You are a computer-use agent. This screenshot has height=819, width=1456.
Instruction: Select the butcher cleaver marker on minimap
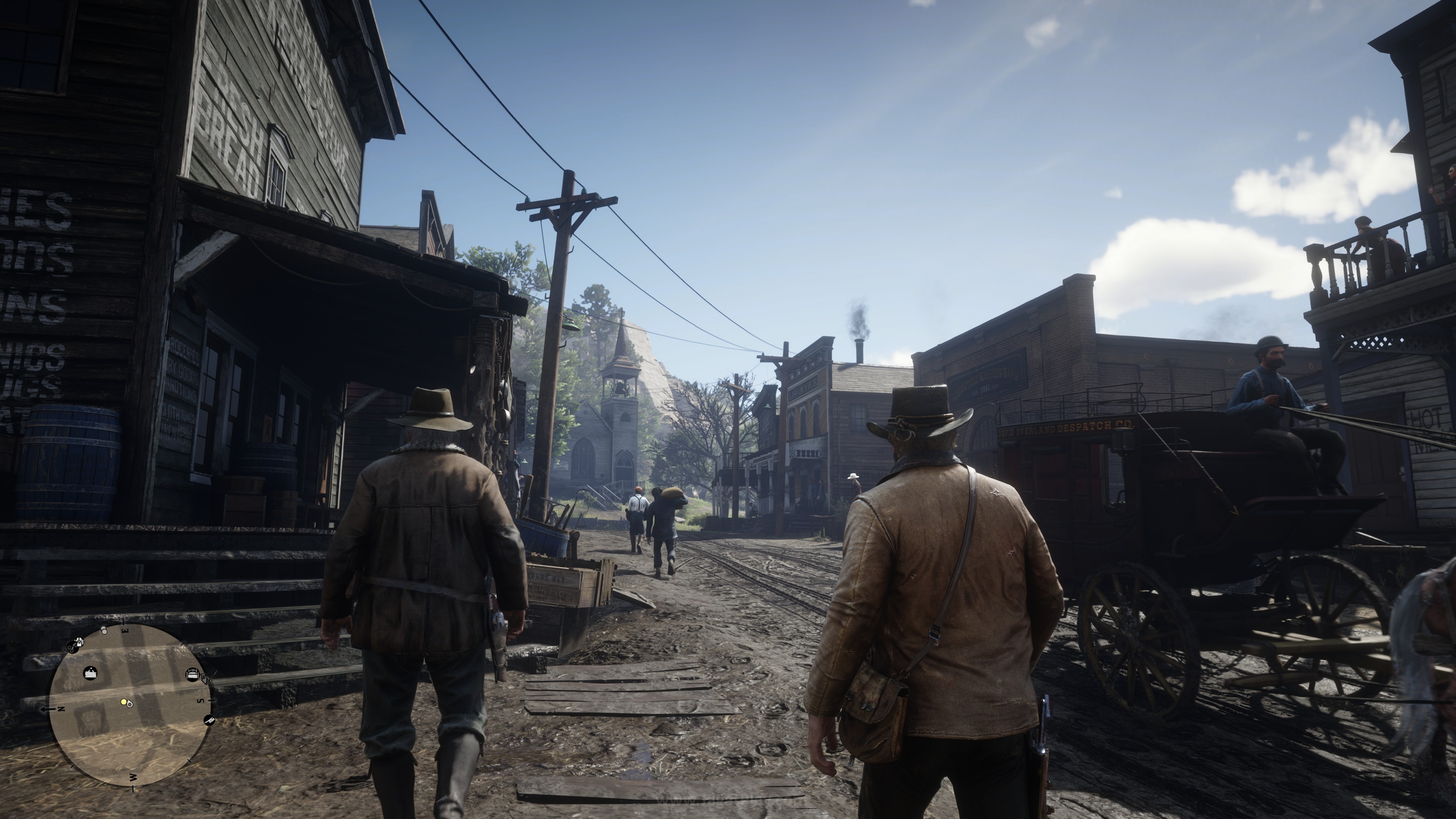coord(210,721)
